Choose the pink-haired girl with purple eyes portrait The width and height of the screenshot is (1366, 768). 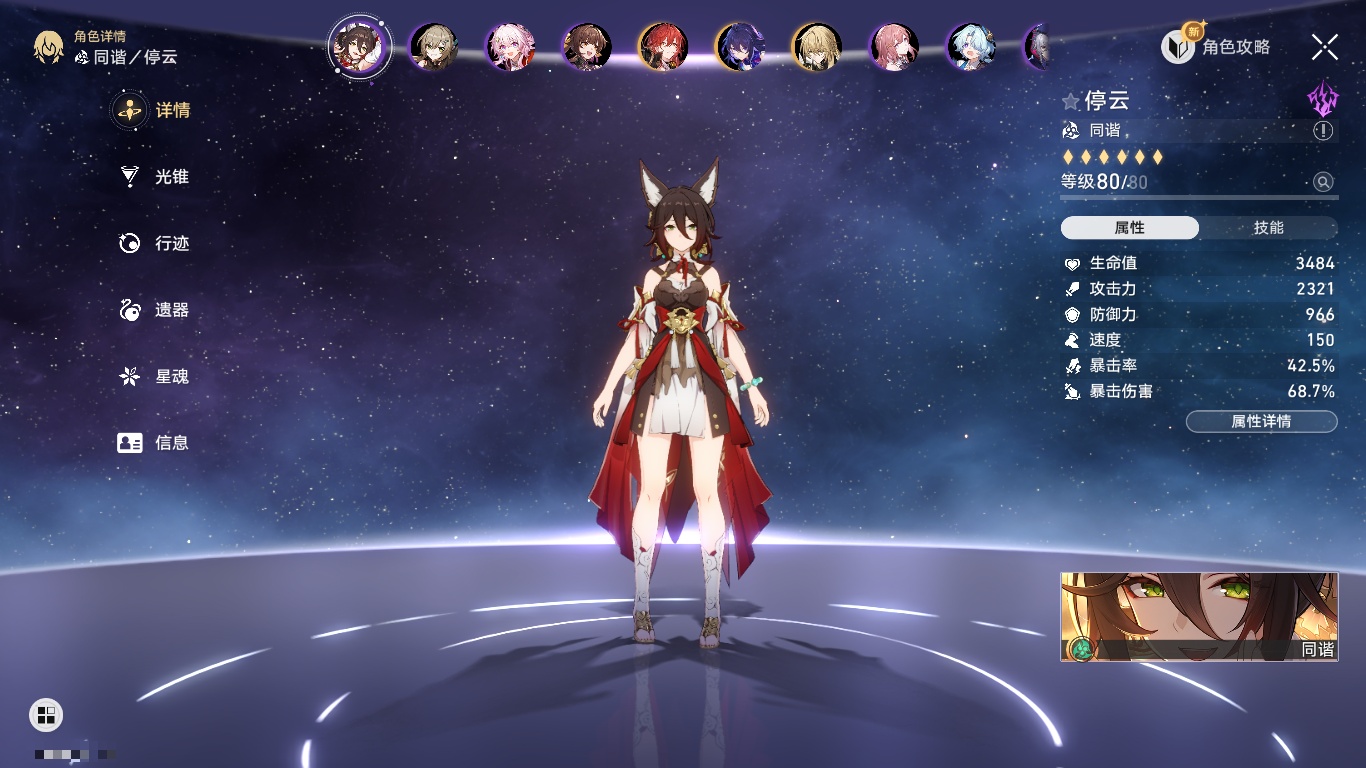tap(510, 47)
